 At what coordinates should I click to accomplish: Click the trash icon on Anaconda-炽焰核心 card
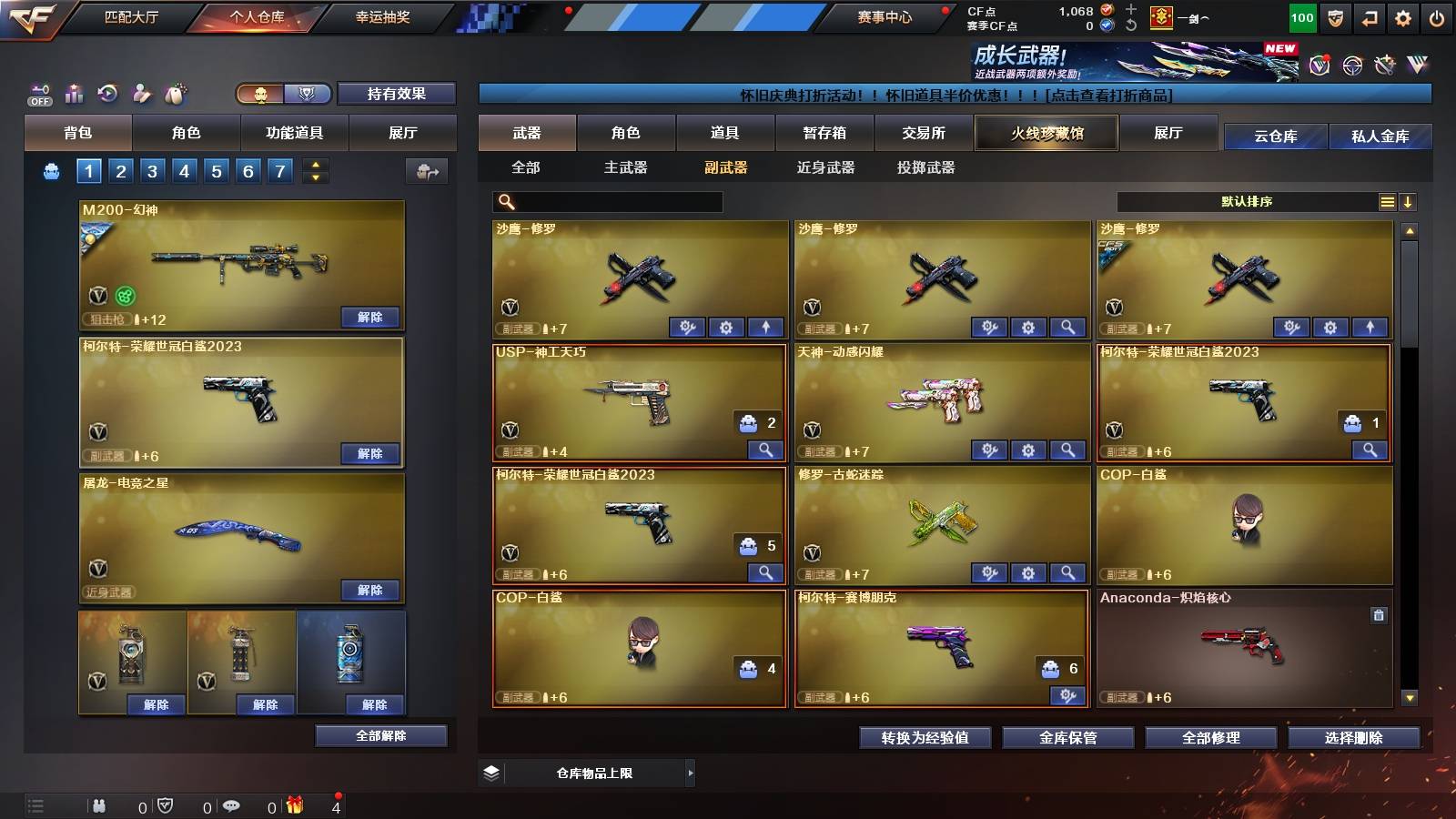(x=1379, y=615)
